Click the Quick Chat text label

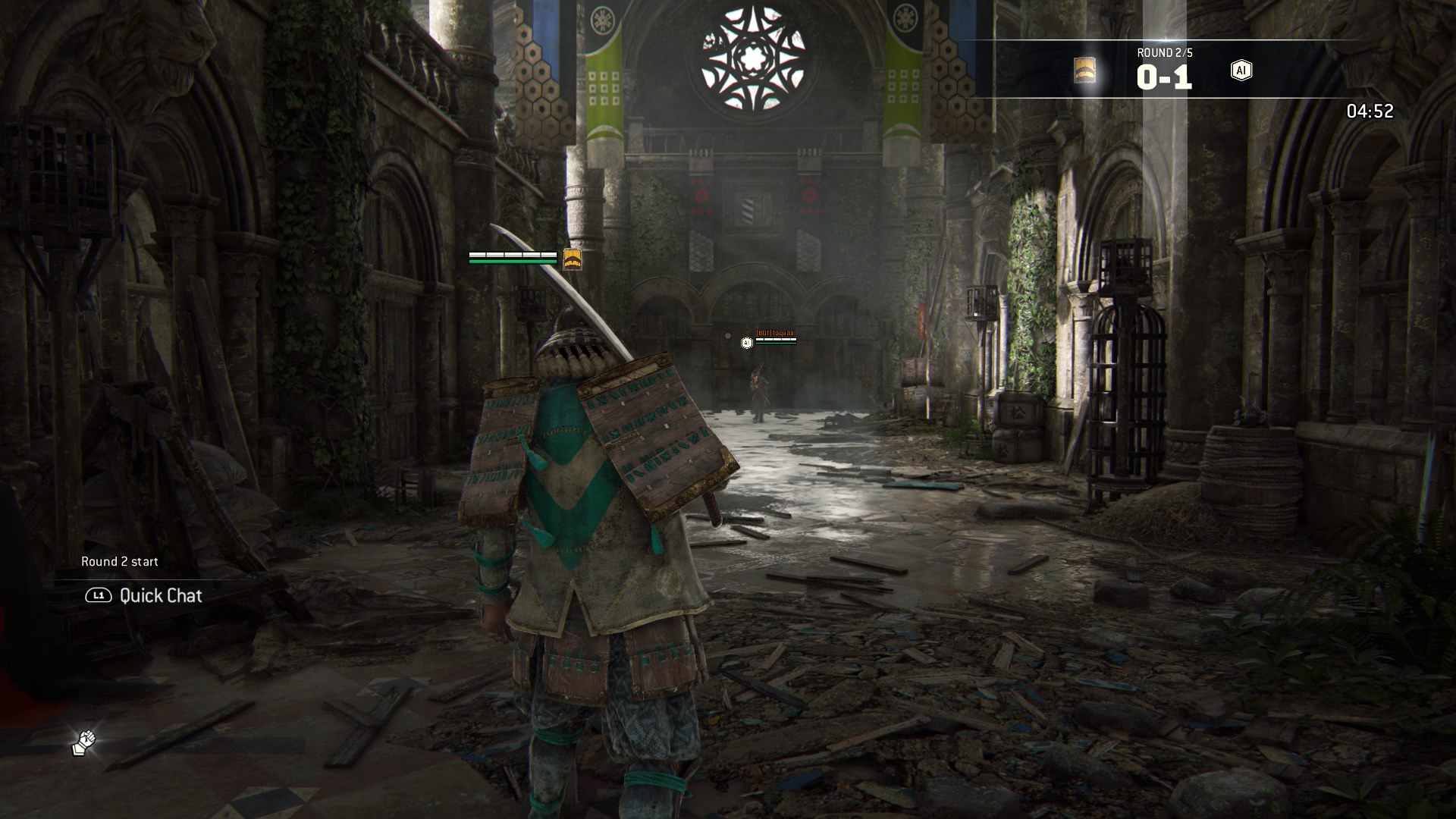coord(159,595)
